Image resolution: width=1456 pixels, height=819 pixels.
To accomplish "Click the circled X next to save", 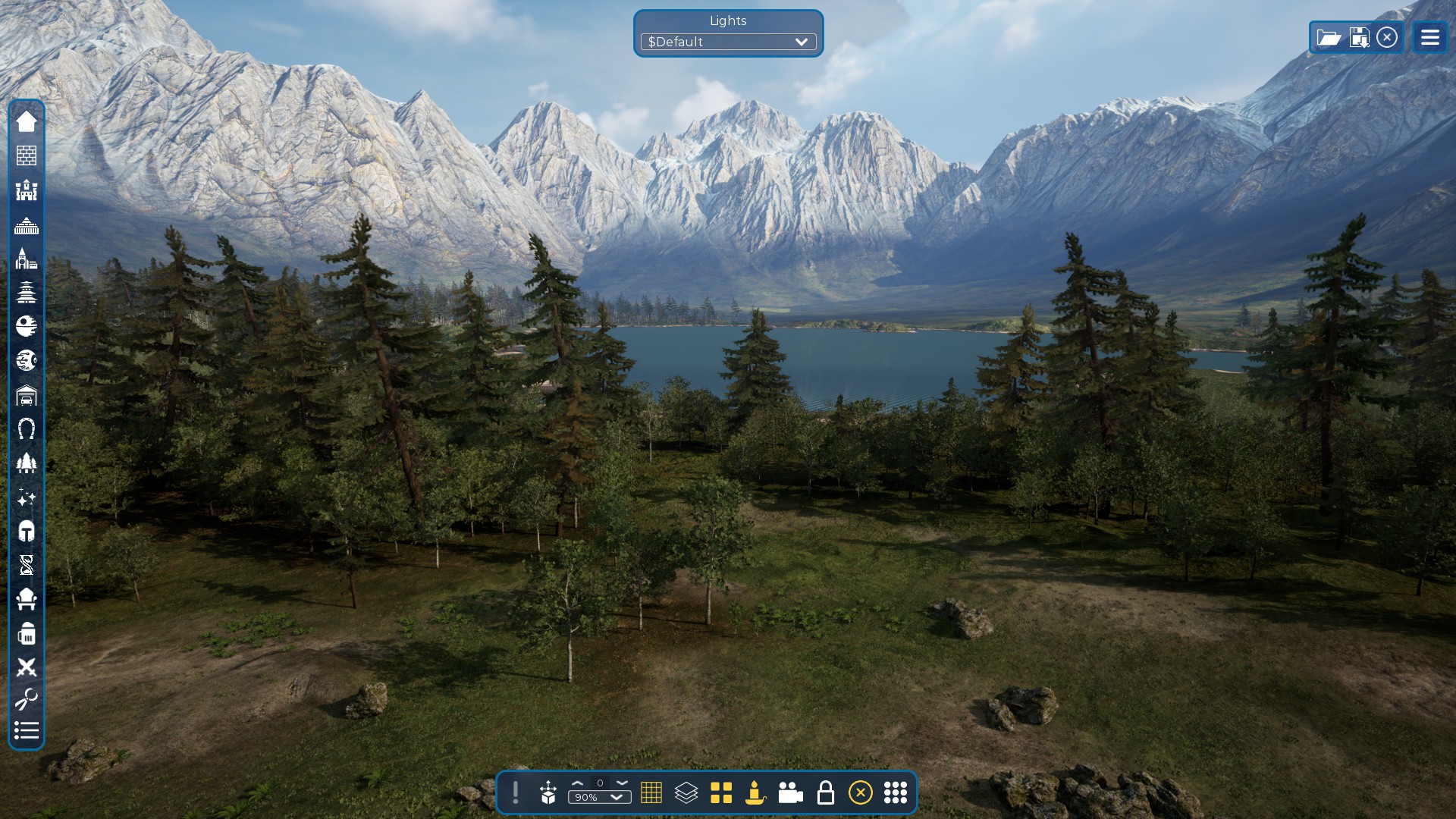I will click(1387, 37).
